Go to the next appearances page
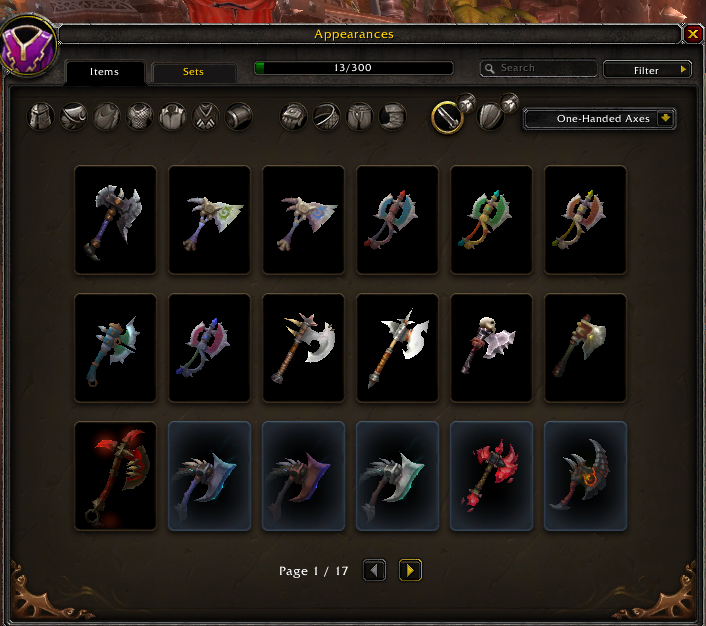 pyautogui.click(x=410, y=571)
